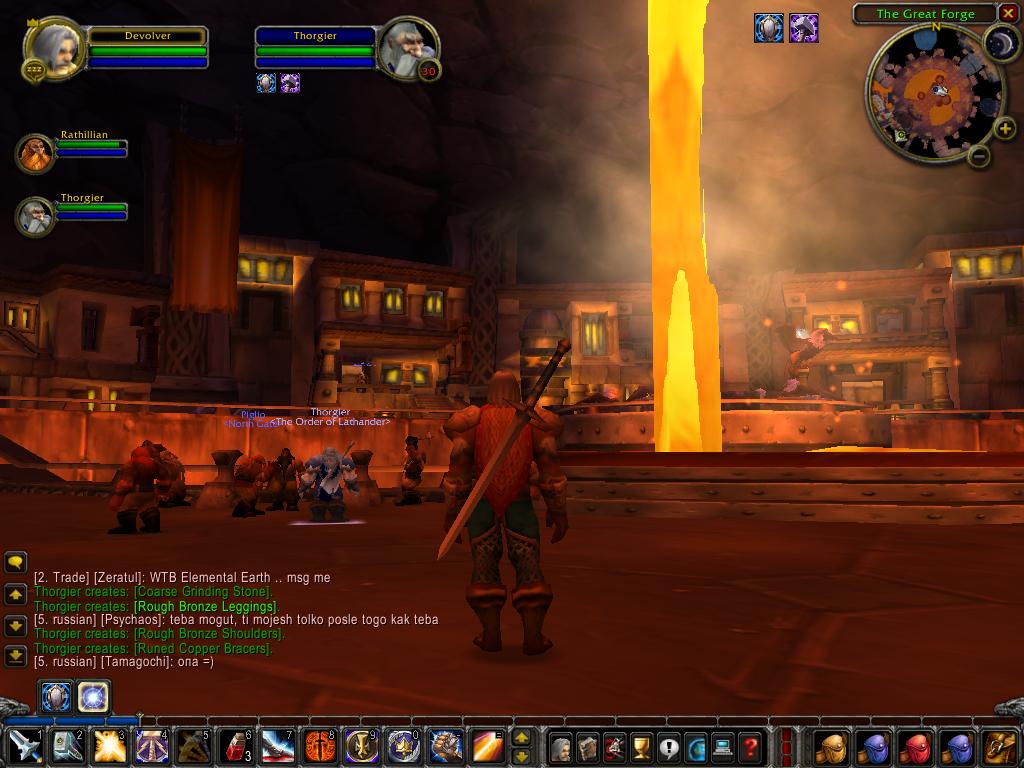The height and width of the screenshot is (768, 1024).
Task: Activate the gauntlet fist ability on the action bar
Action: (446, 746)
